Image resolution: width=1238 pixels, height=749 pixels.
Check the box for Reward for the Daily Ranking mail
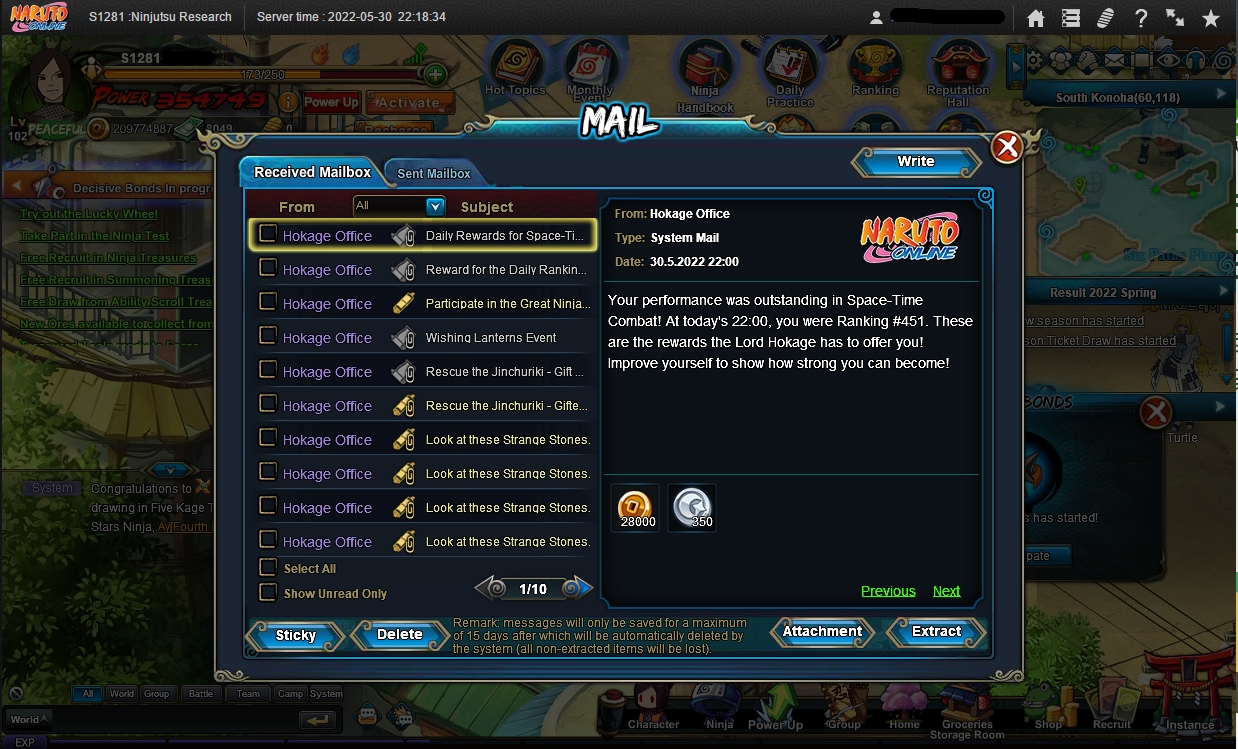[x=268, y=268]
